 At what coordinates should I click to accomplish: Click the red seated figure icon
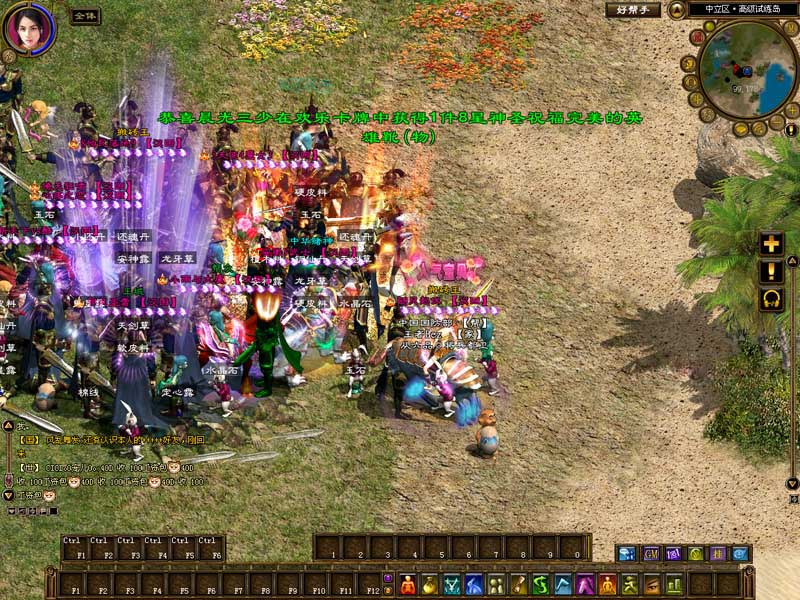point(408,584)
